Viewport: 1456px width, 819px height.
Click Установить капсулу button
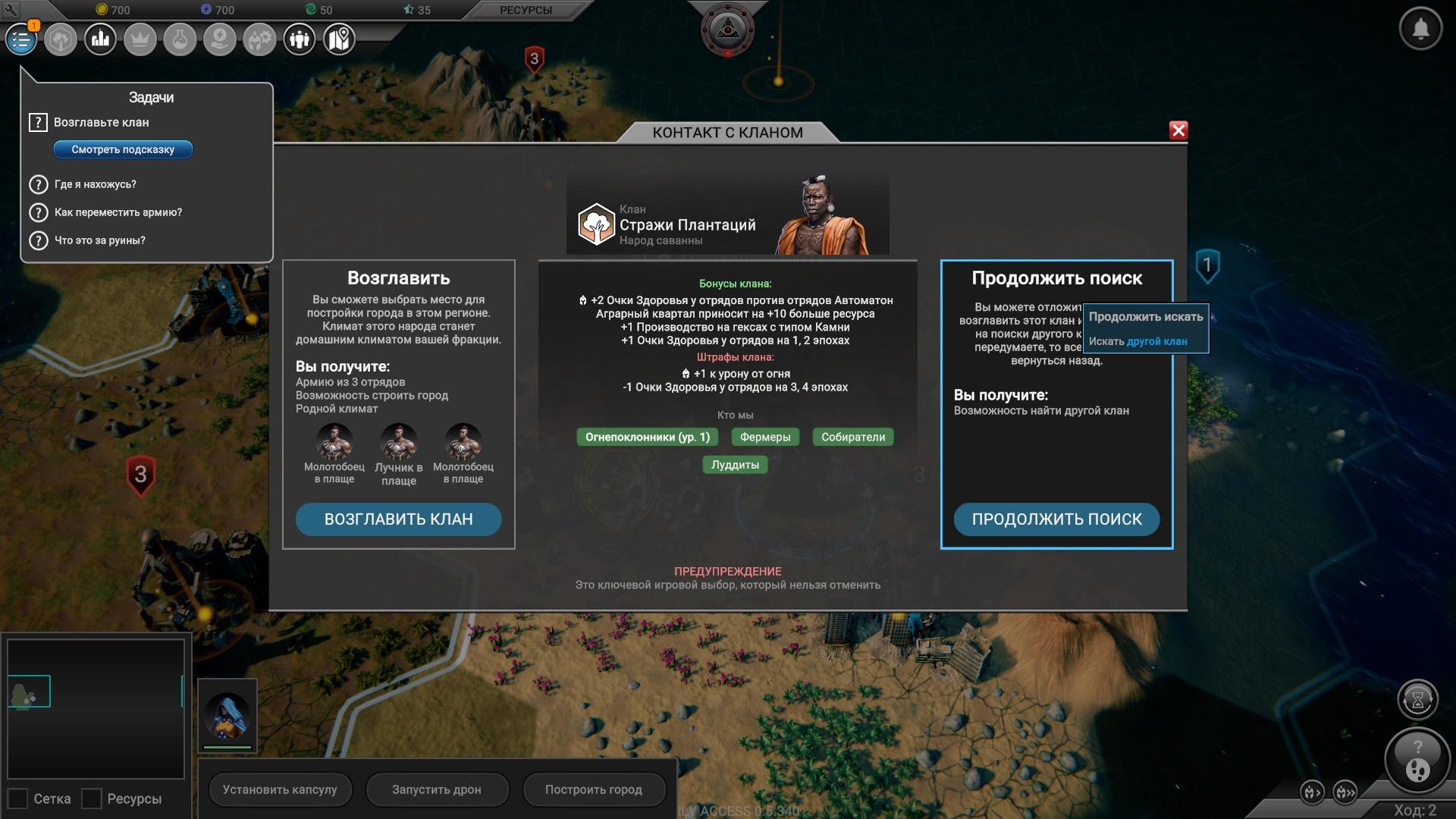280,789
